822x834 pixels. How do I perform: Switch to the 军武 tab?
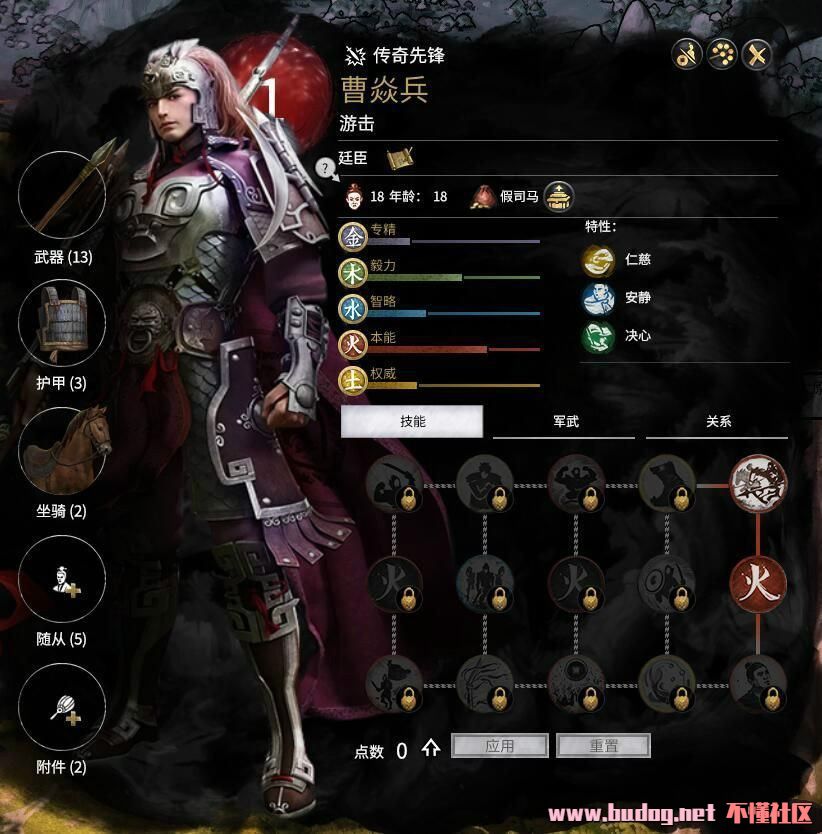[565, 422]
